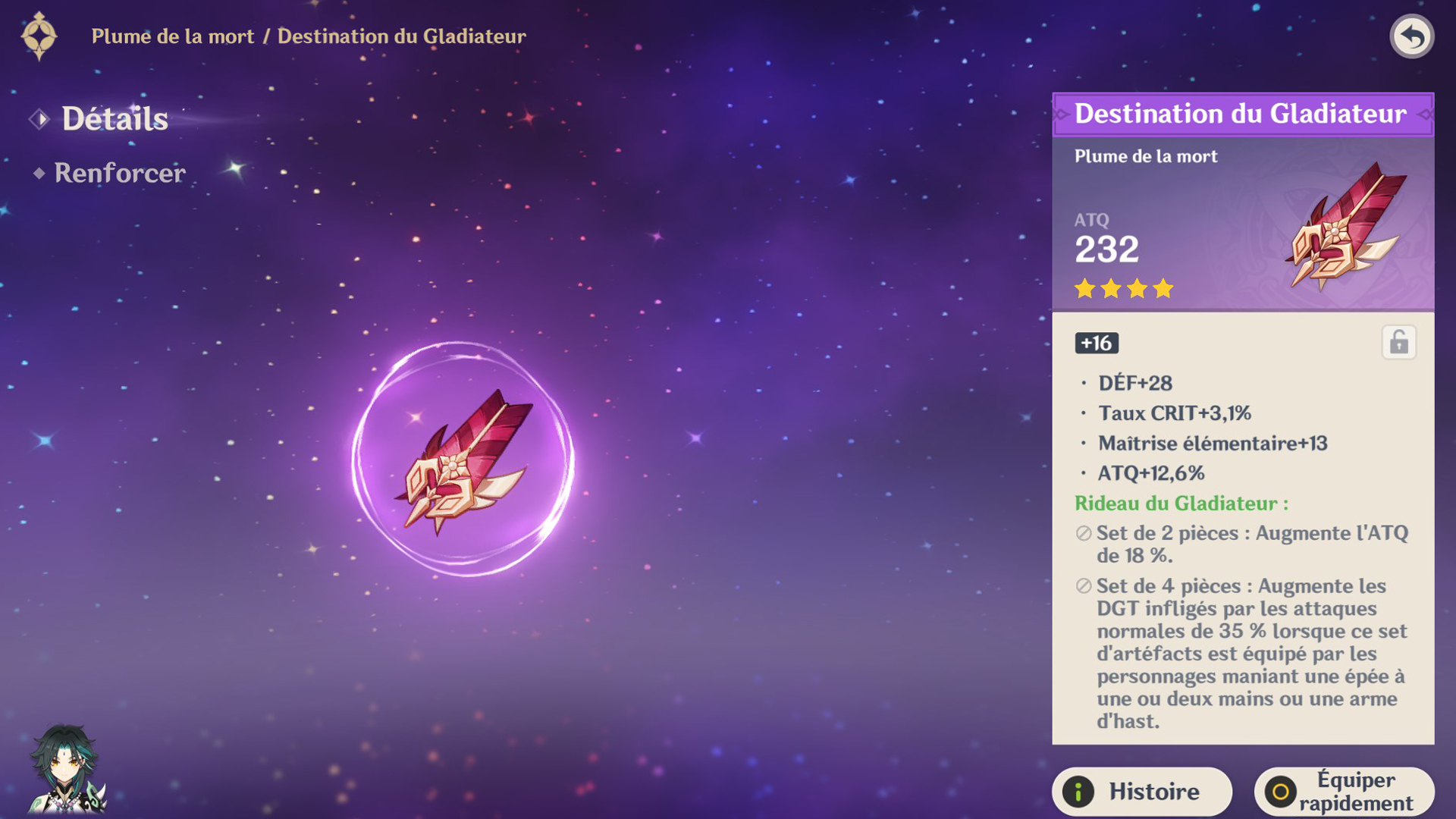Open the Détails tab
1456x819 pixels.
pyautogui.click(x=115, y=119)
